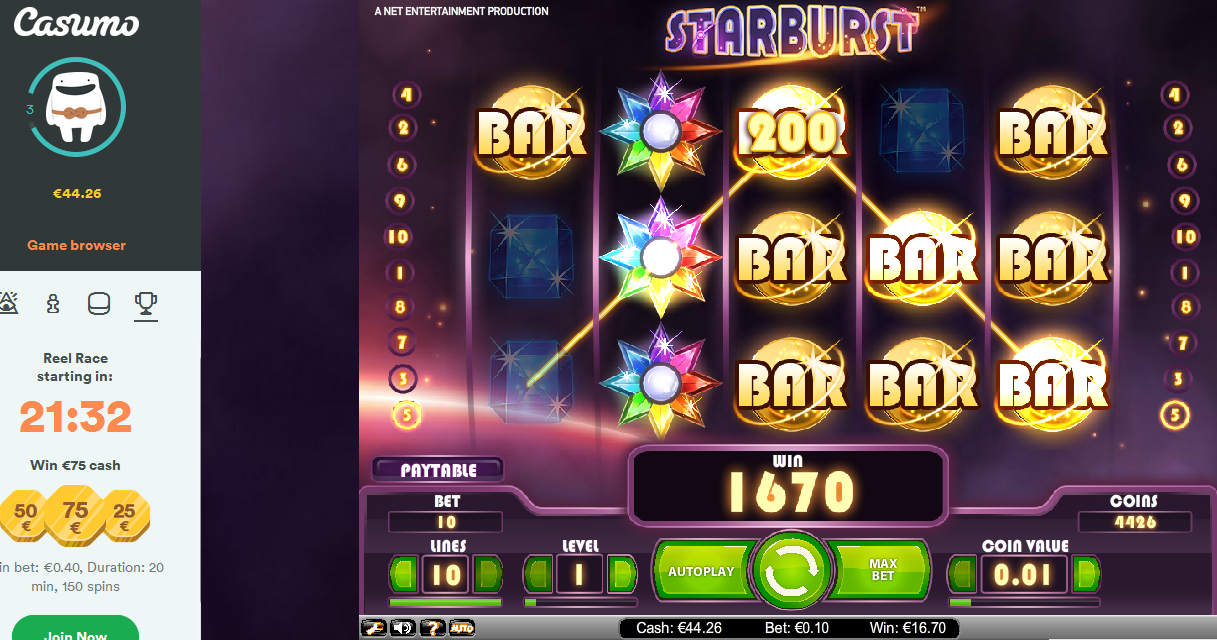1217x640 pixels.
Task: Select the chess pawn sidebar tab
Action: [x=54, y=304]
